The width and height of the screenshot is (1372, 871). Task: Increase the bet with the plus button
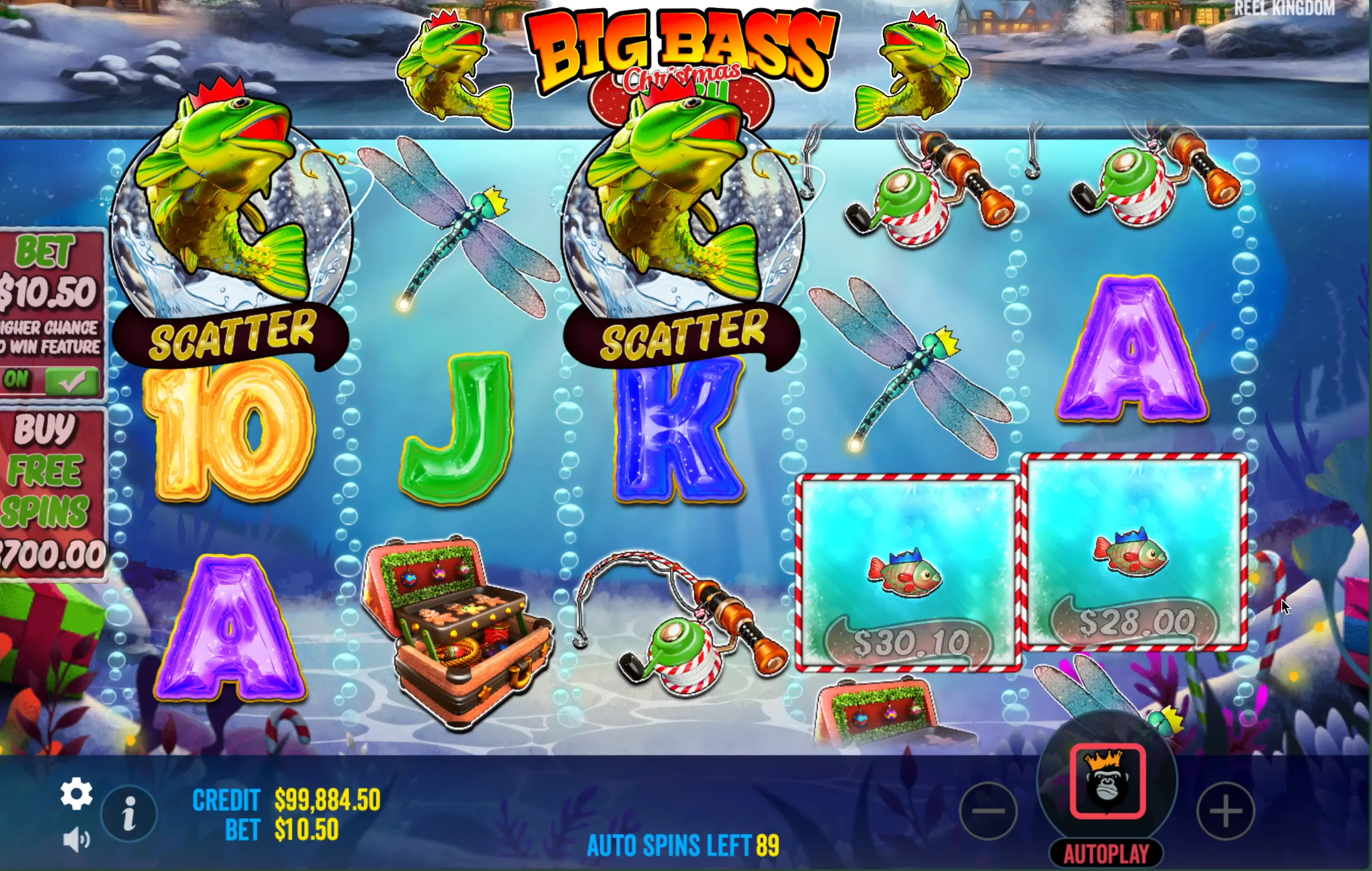click(x=1225, y=811)
